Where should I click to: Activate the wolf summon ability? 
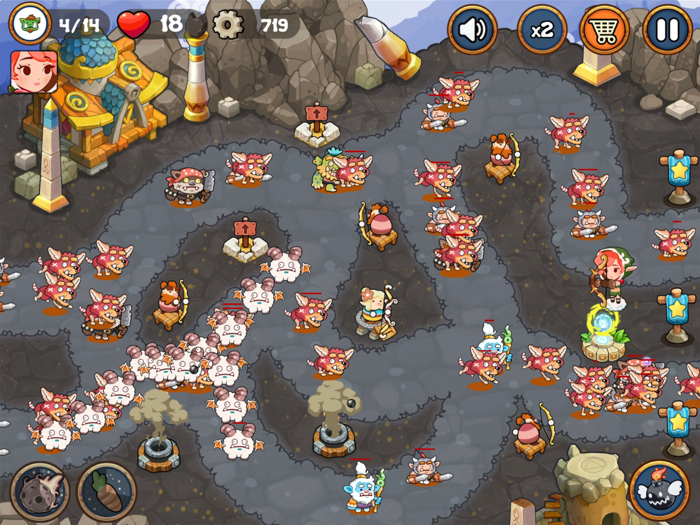(x=40, y=491)
